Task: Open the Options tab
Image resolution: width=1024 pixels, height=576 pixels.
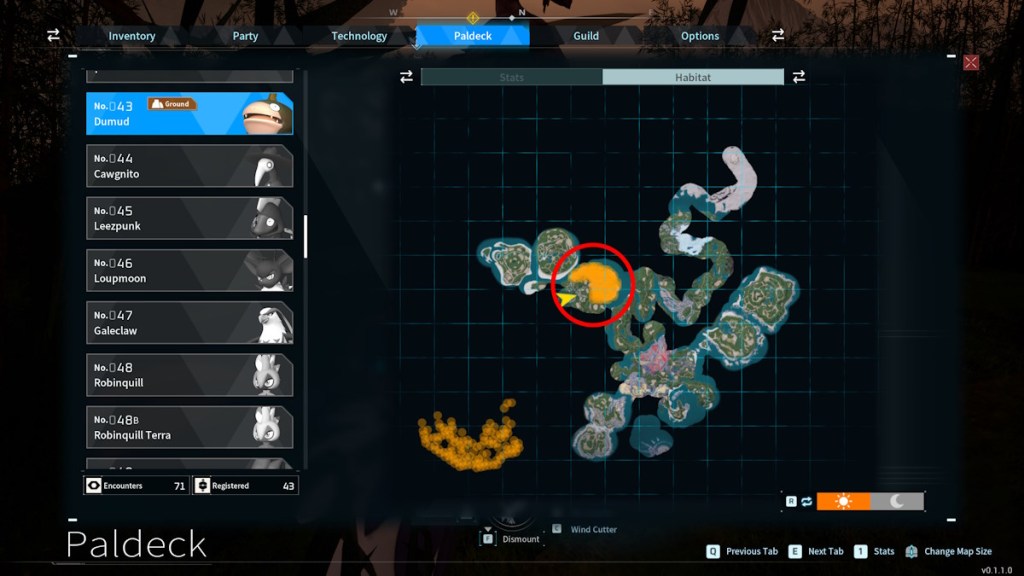Action: [x=700, y=36]
